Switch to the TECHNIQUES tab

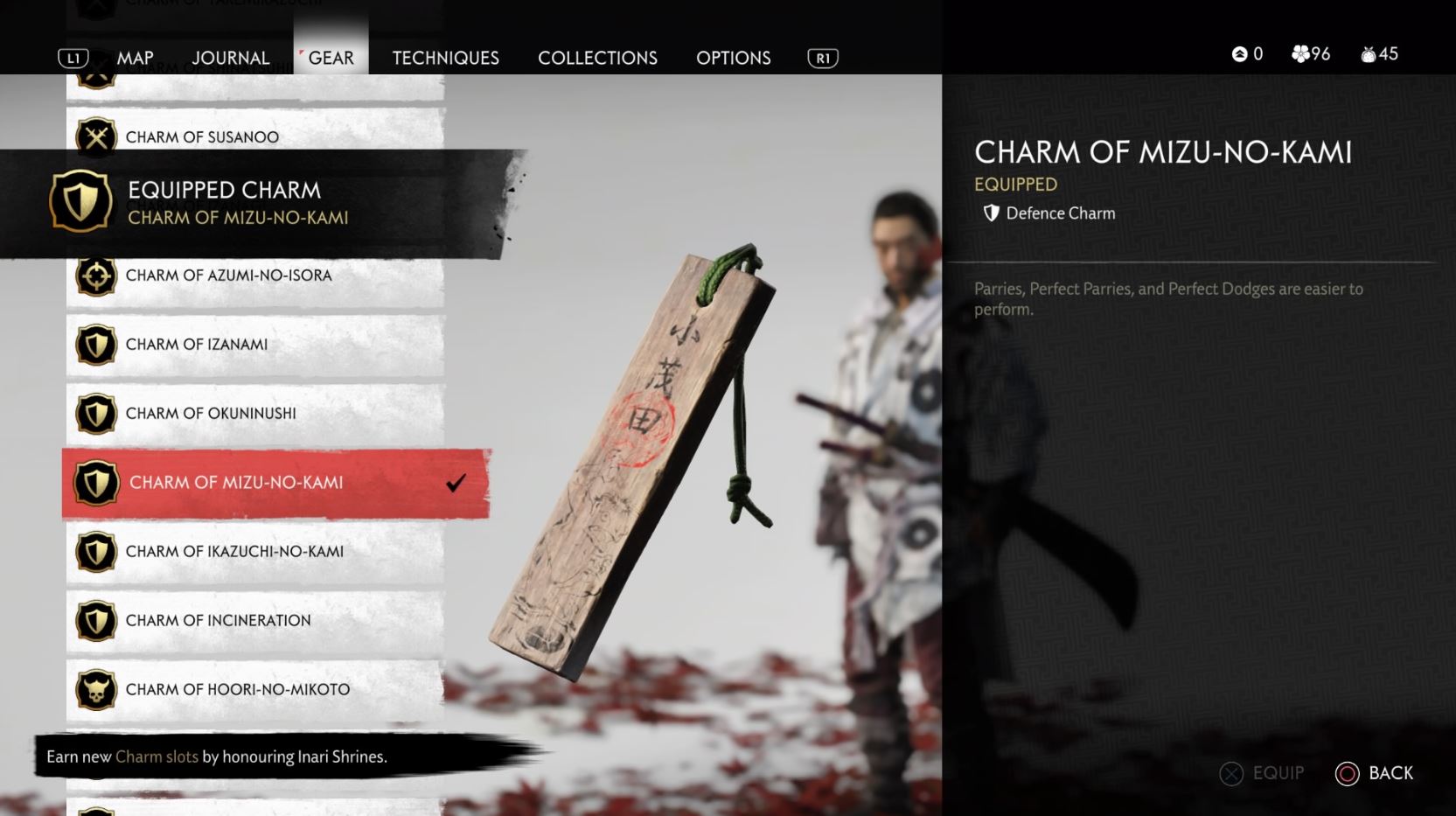[x=445, y=58]
